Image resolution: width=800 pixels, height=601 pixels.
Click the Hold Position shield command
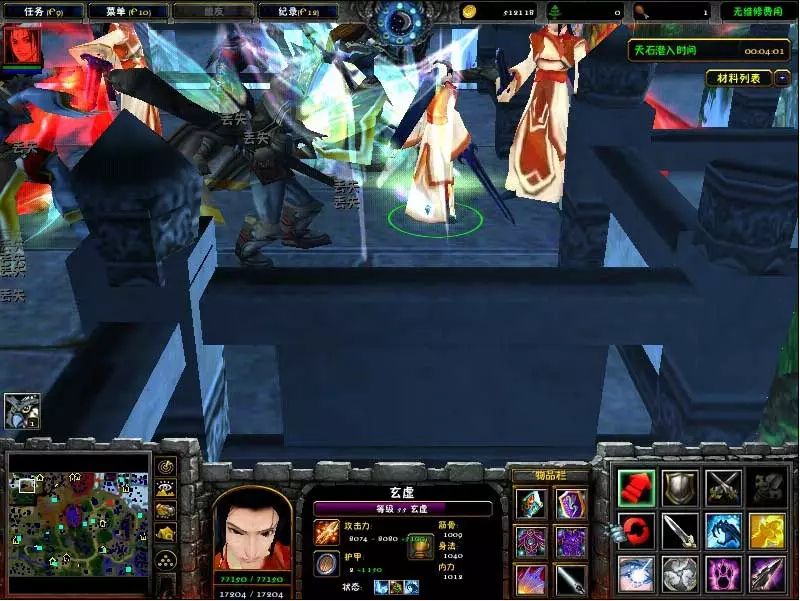[680, 487]
